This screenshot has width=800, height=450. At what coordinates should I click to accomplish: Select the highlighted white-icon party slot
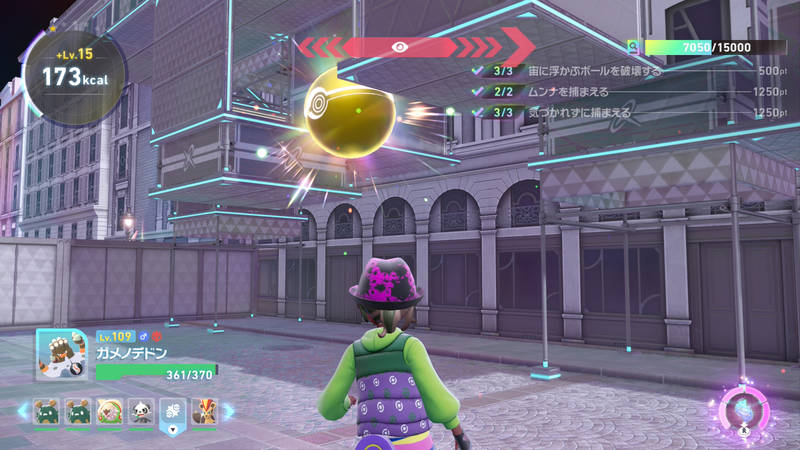pyautogui.click(x=172, y=411)
